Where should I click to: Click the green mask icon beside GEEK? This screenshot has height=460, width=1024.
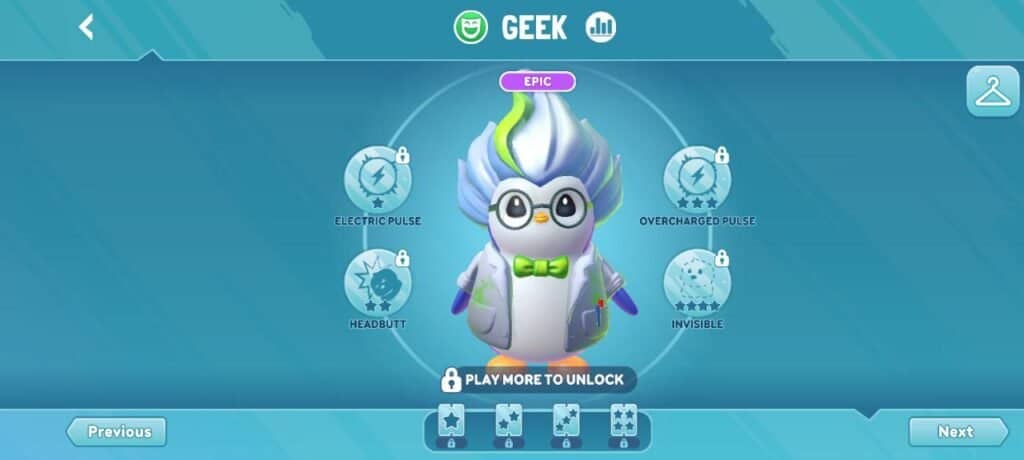[469, 27]
